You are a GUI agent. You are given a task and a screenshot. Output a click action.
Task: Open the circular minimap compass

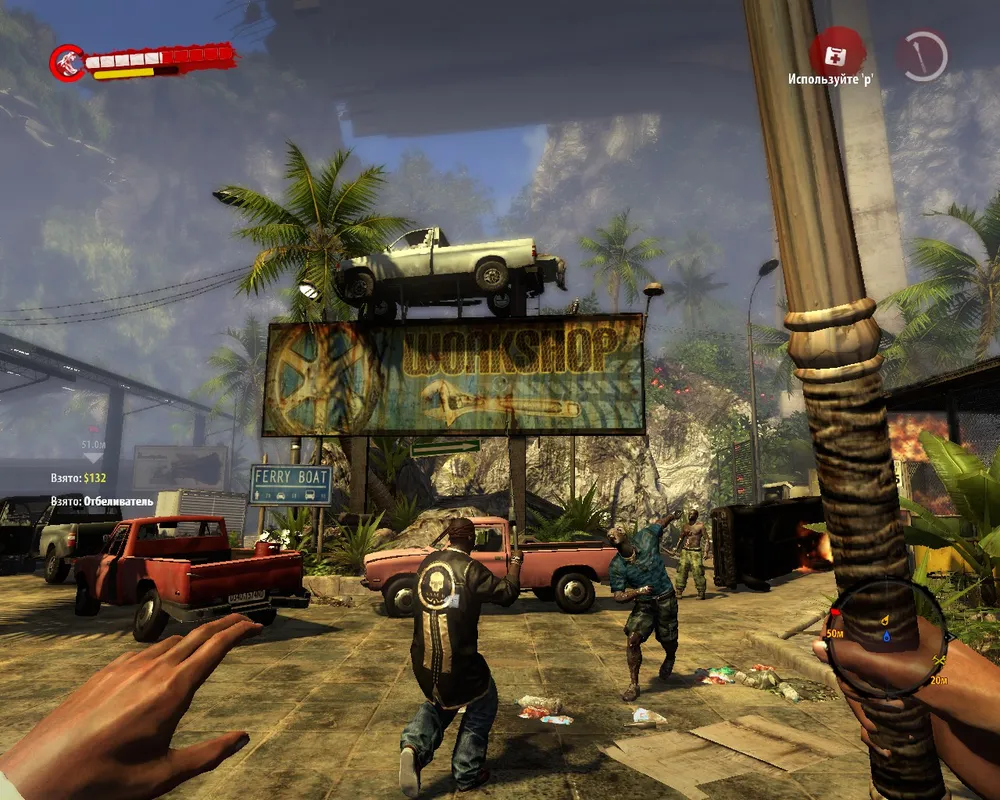click(886, 640)
